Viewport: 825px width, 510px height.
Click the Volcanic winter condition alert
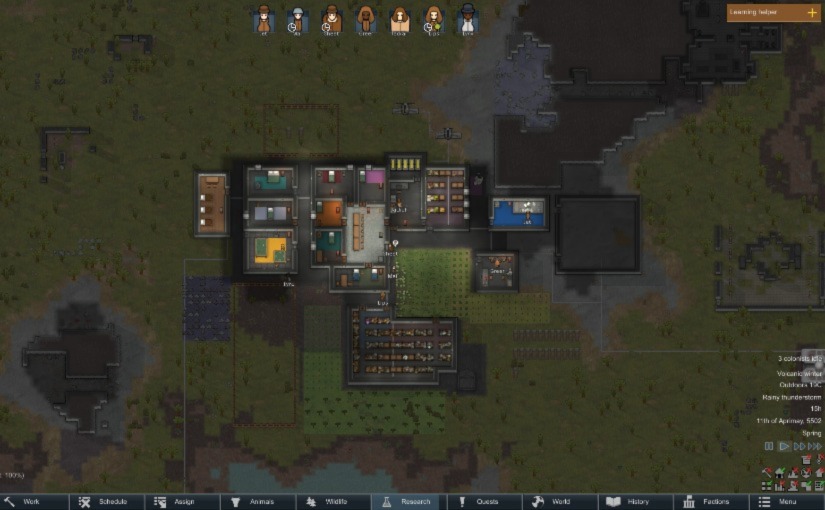pyautogui.click(x=798, y=371)
